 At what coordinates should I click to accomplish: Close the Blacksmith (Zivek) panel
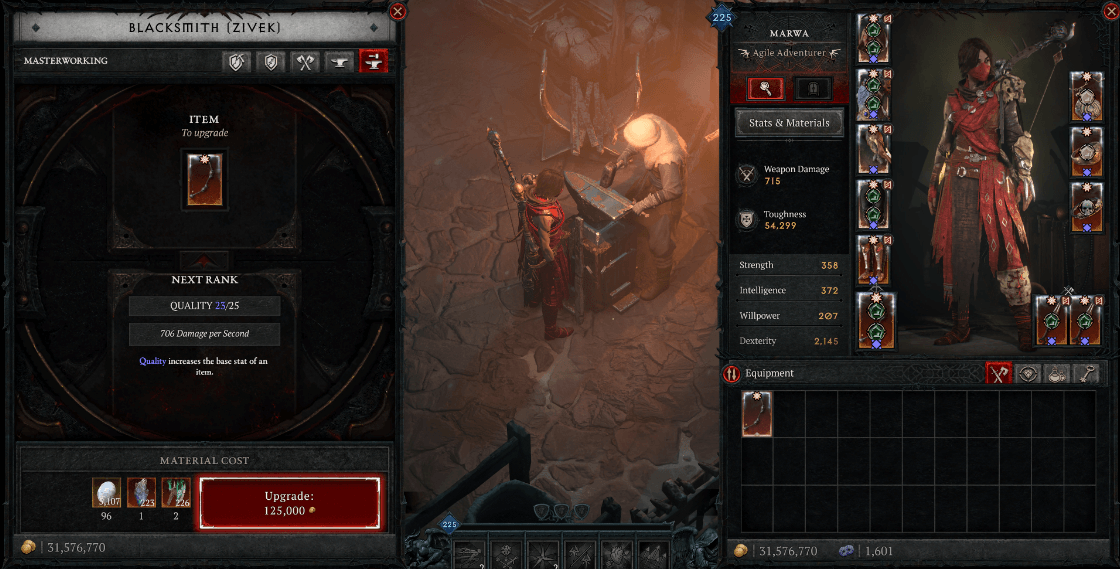pyautogui.click(x=397, y=12)
